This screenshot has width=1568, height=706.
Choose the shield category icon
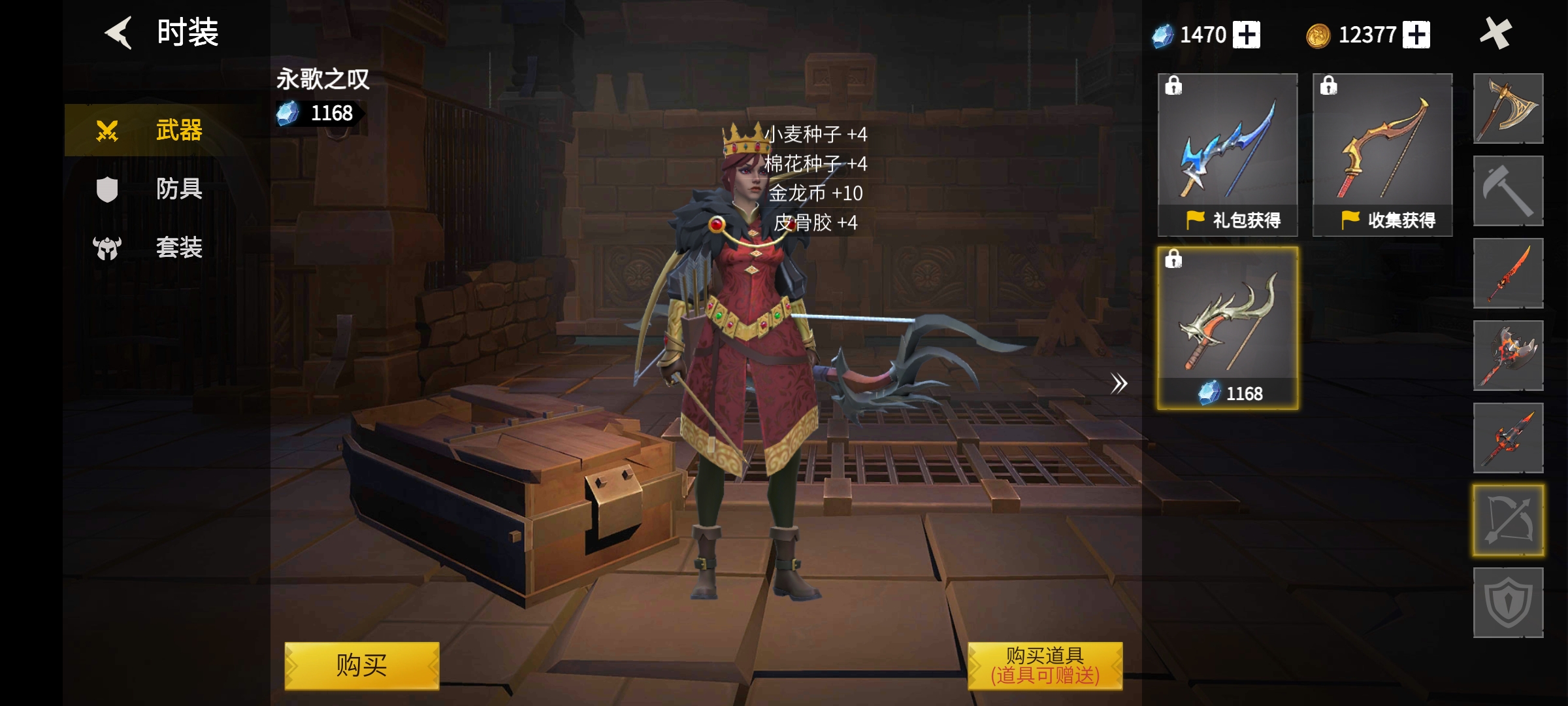pyautogui.click(x=1508, y=603)
